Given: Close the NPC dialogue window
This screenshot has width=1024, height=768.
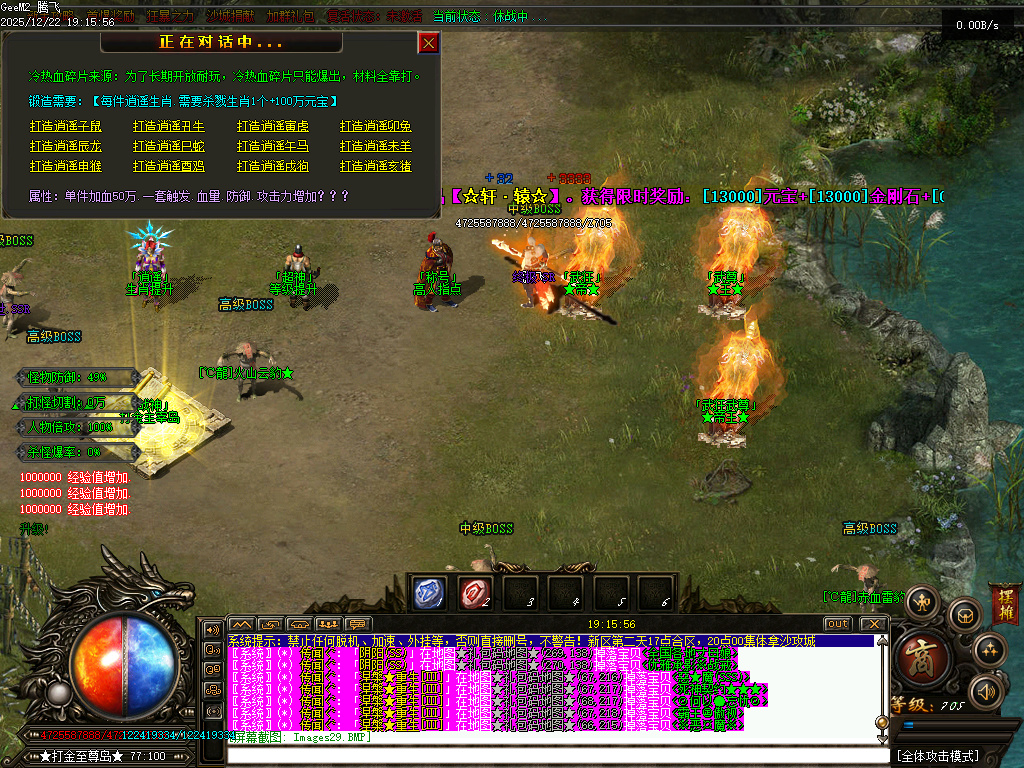Looking at the screenshot, I should pos(428,43).
